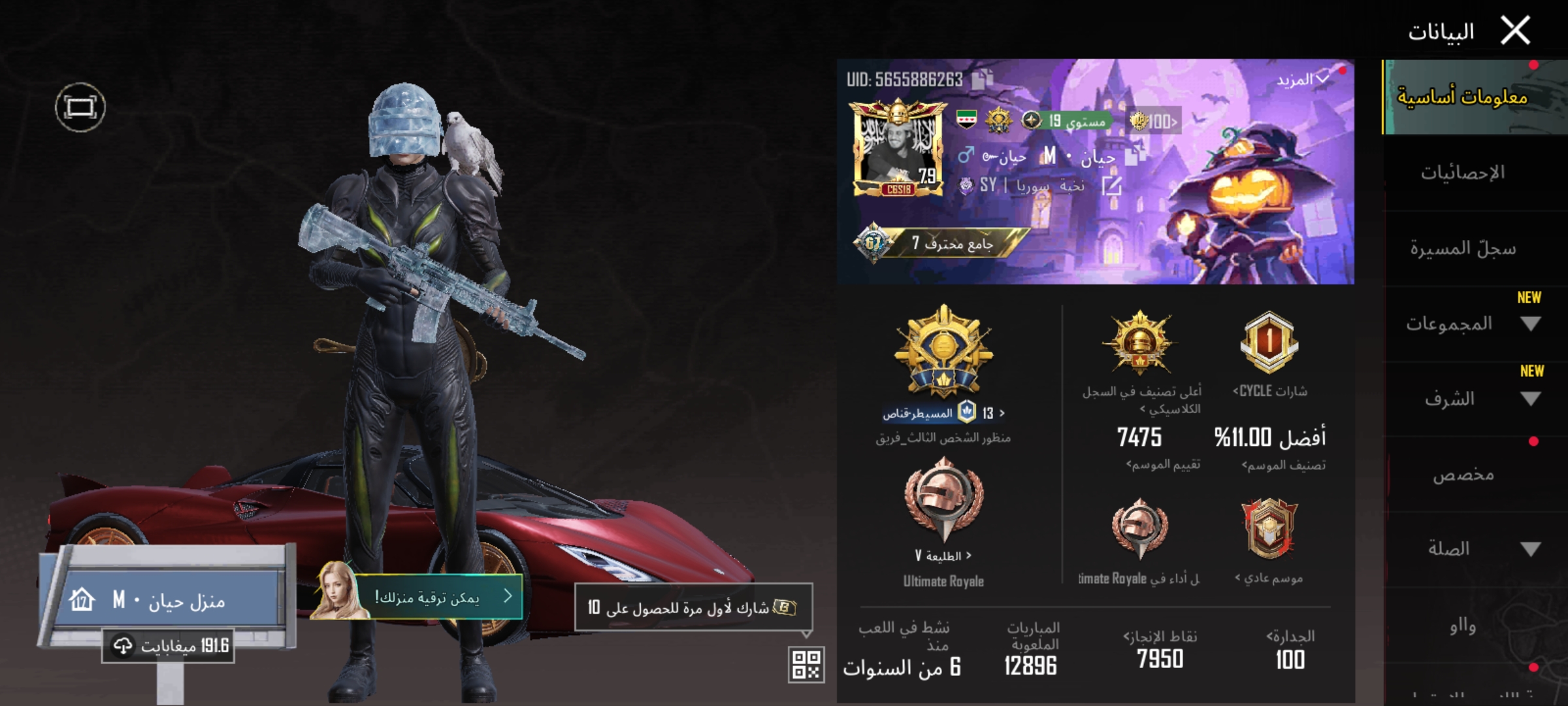Show the profile QR code

tap(806, 664)
